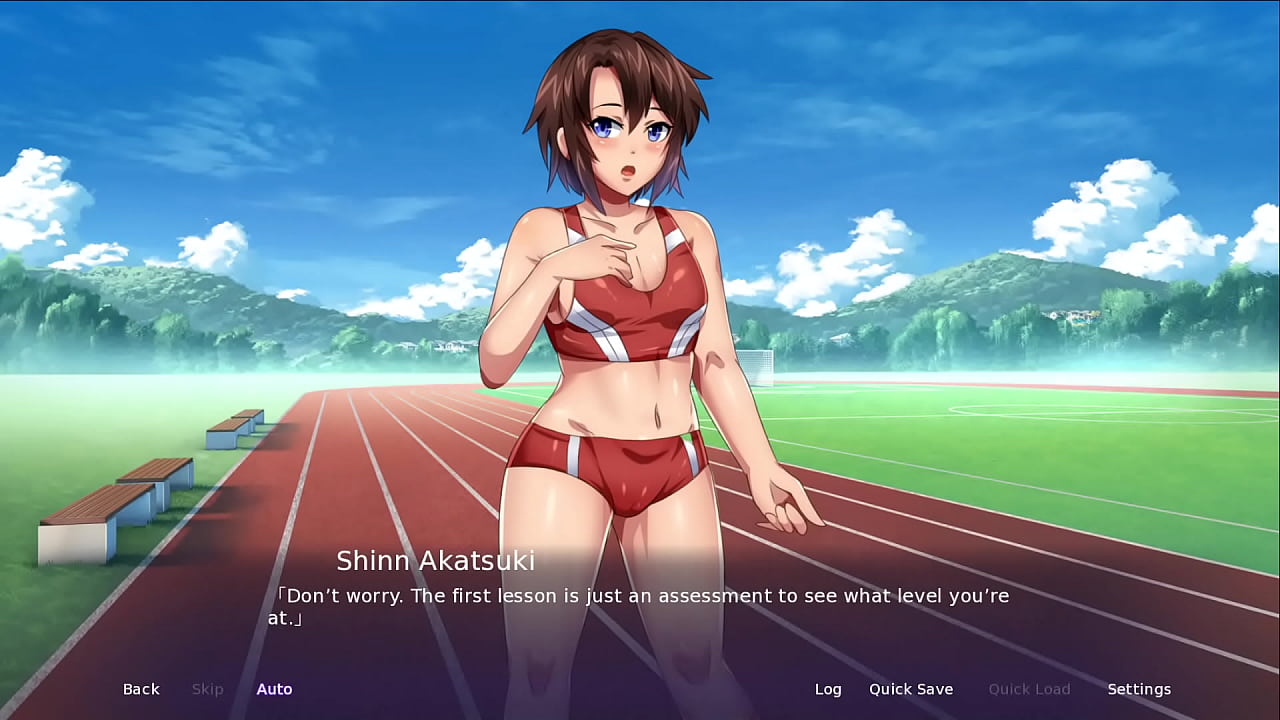Quick Save the game
The height and width of the screenshot is (720, 1280).
pos(910,689)
